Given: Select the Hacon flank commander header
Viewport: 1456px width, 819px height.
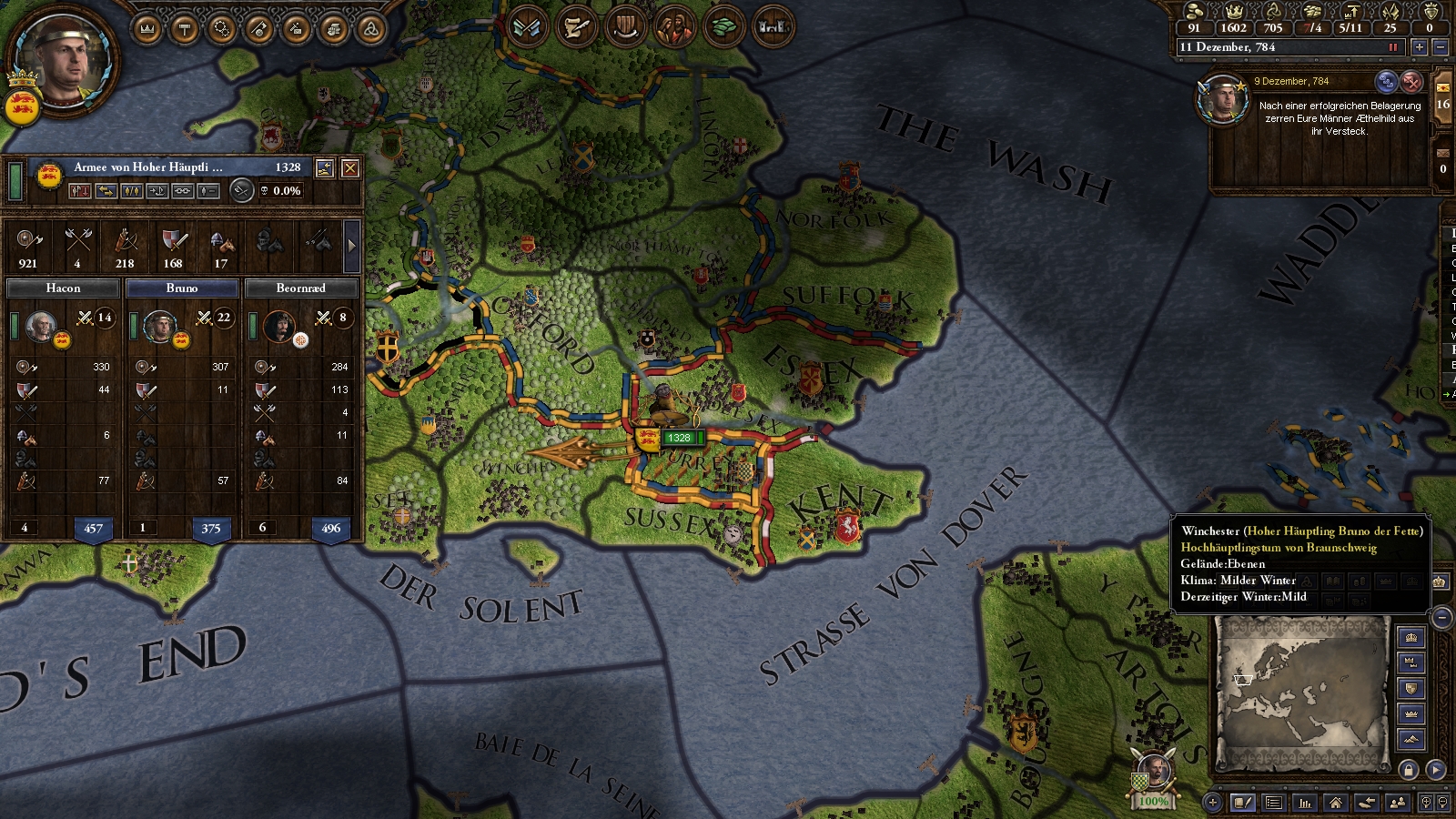Looking at the screenshot, I should [64, 288].
